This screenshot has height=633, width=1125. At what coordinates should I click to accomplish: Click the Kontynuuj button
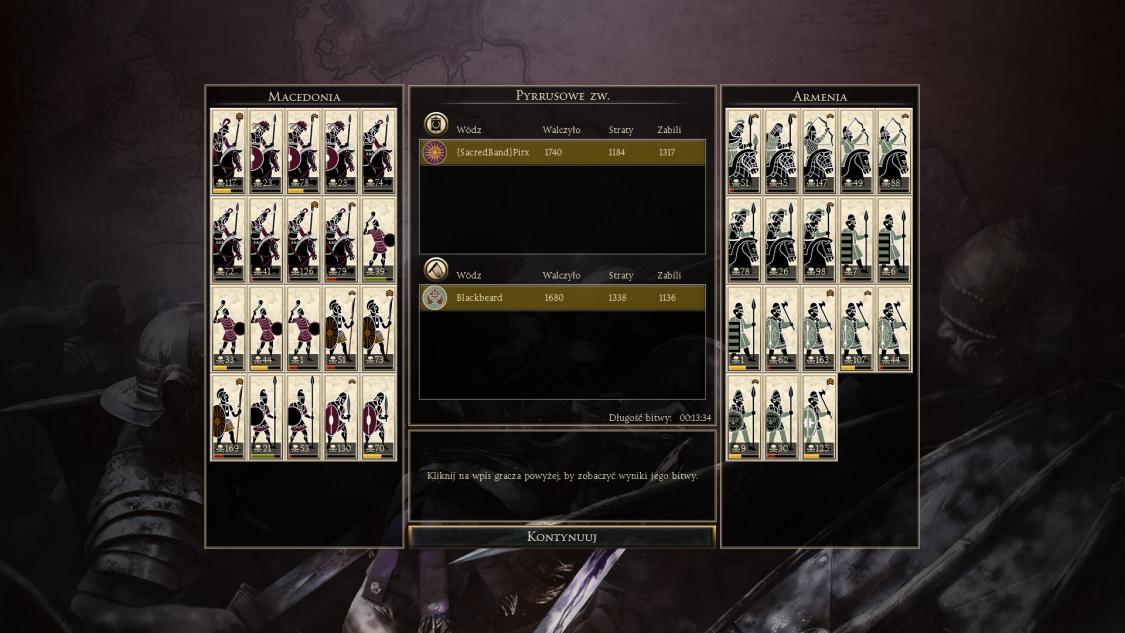561,537
